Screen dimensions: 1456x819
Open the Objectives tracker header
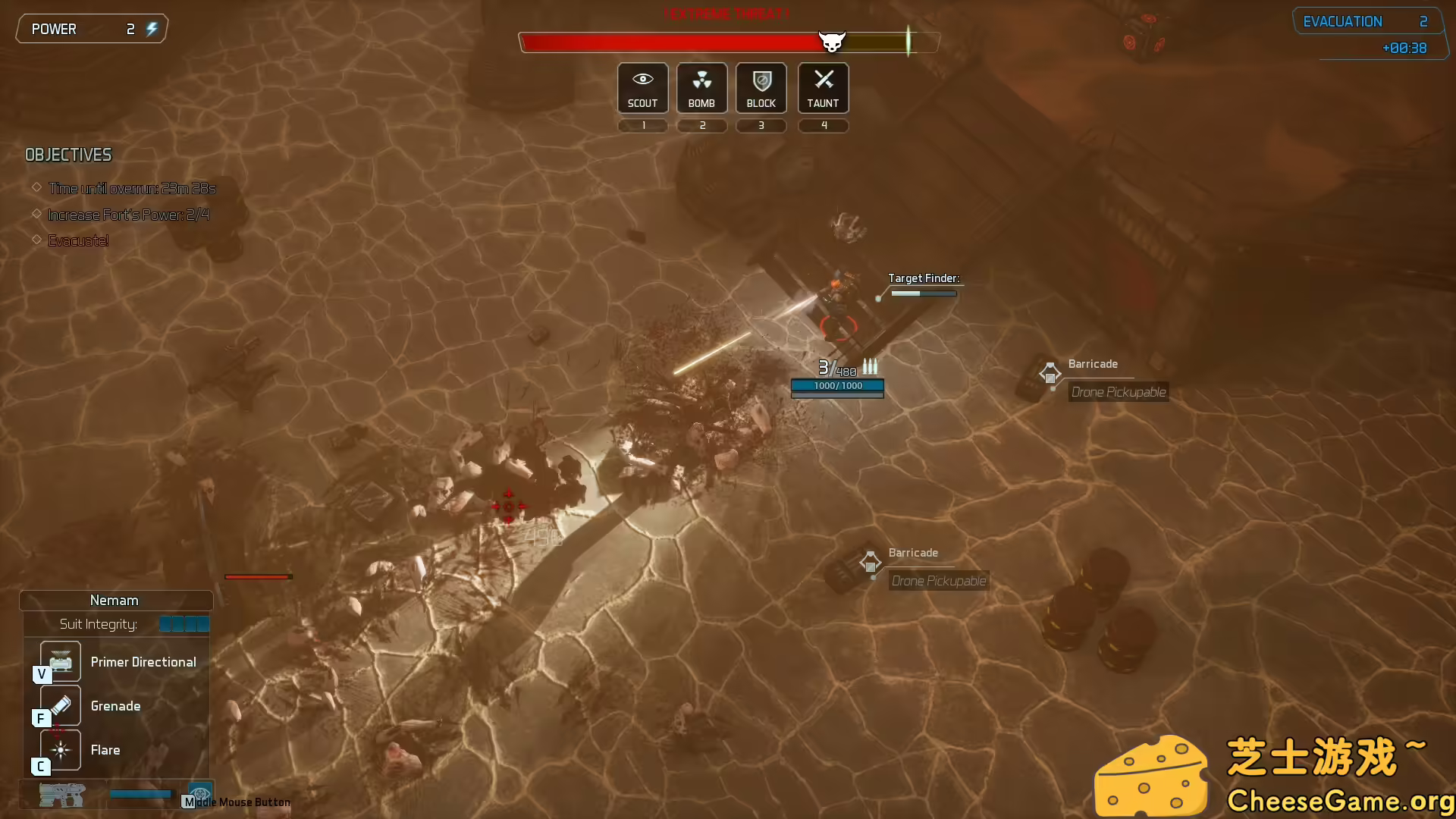(68, 155)
